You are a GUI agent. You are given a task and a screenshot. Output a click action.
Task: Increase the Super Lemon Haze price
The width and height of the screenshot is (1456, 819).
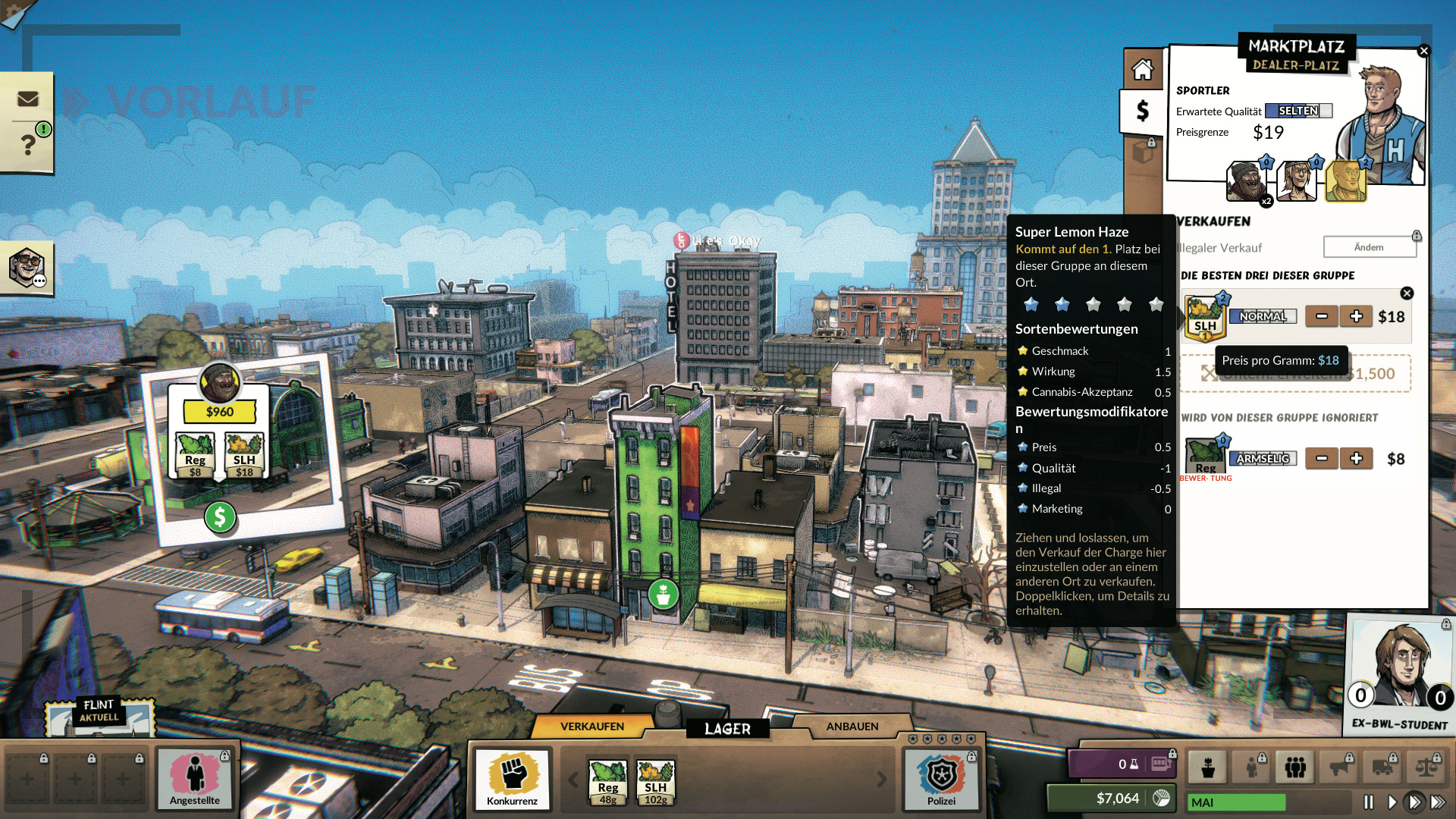pyautogui.click(x=1356, y=316)
